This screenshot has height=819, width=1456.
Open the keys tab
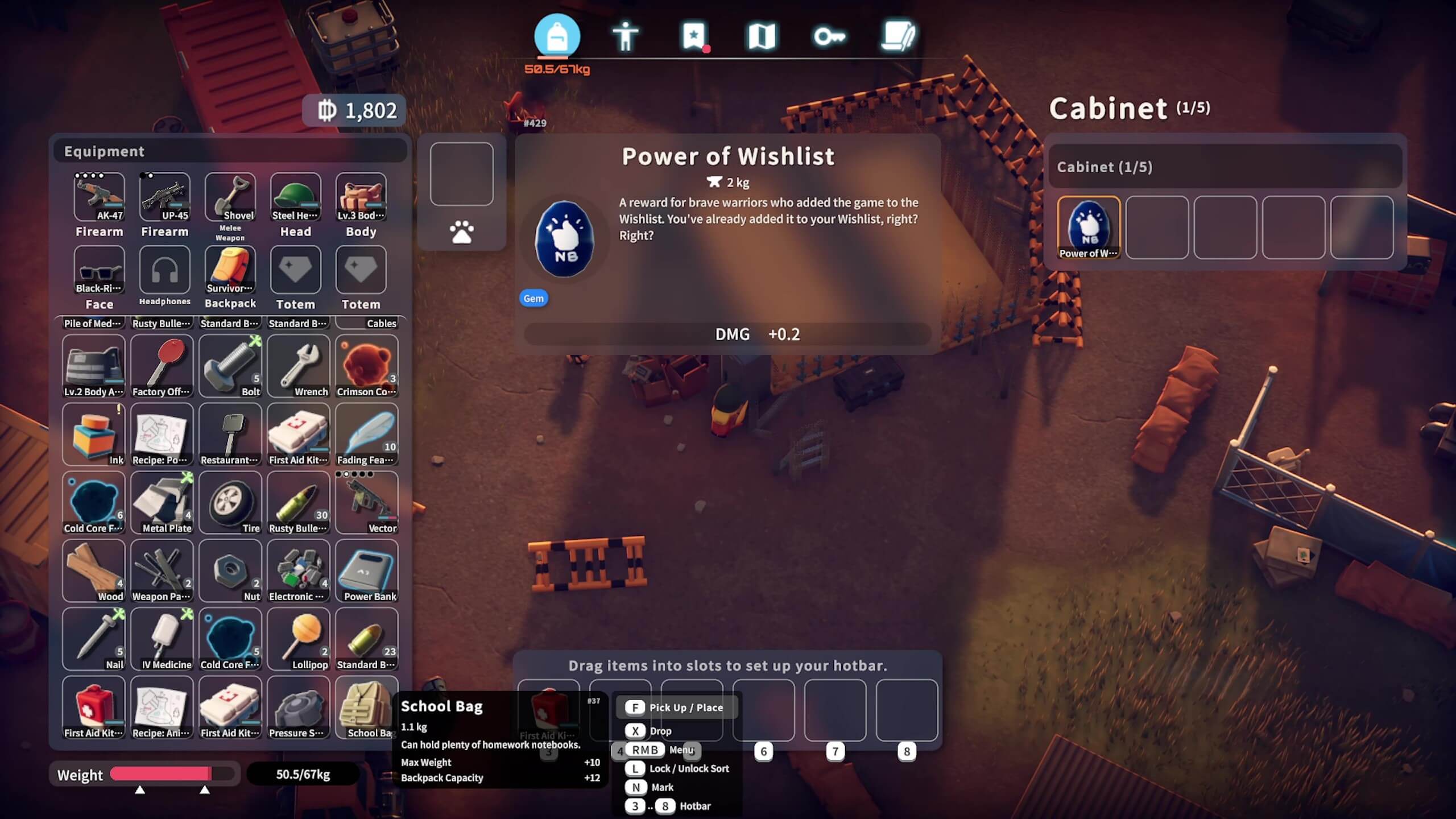pos(829,36)
